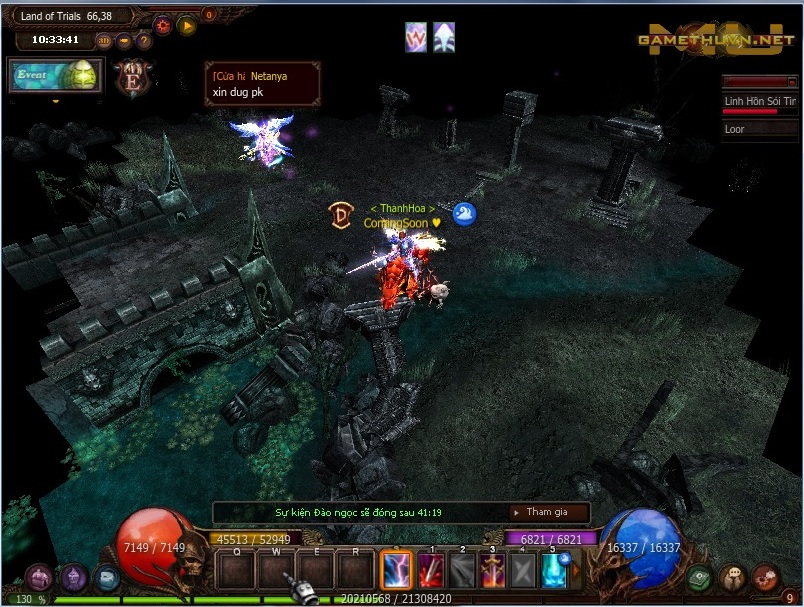The image size is (804, 607).
Task: Select the flaming sword skill in slot 3
Action: click(493, 571)
